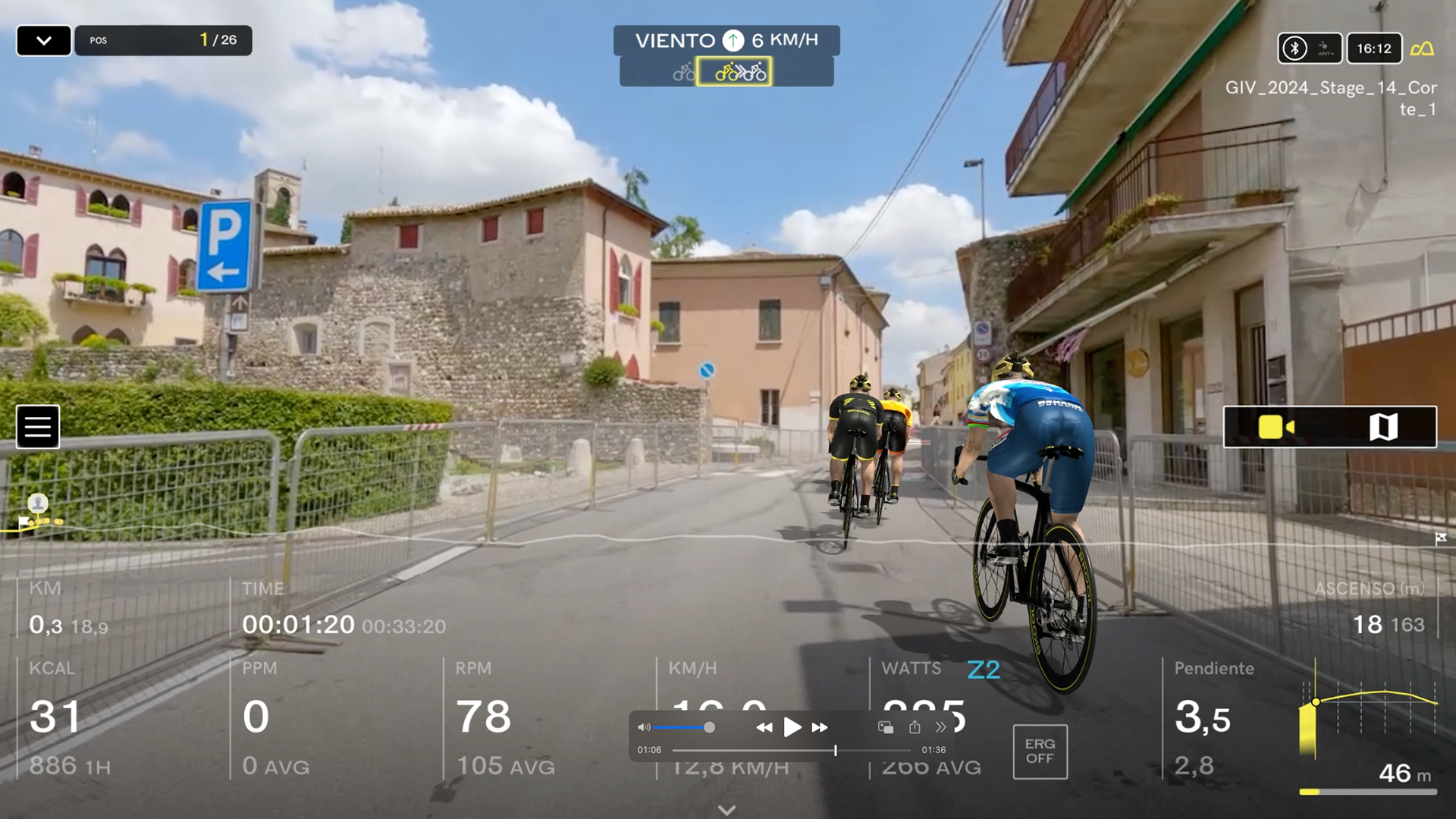Open the video share button
The width and height of the screenshot is (1456, 819).
pyautogui.click(x=915, y=727)
